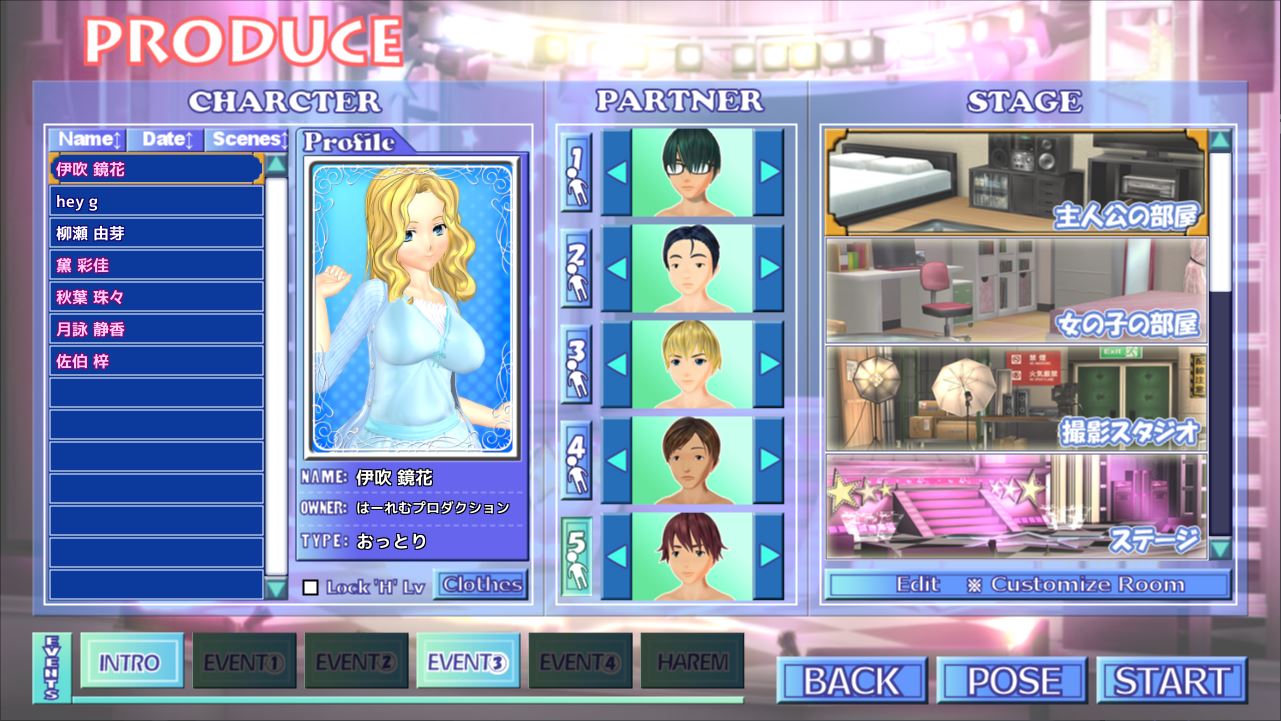
Task: Choose character 柳瀬 由芽 from list
Action: pos(156,234)
